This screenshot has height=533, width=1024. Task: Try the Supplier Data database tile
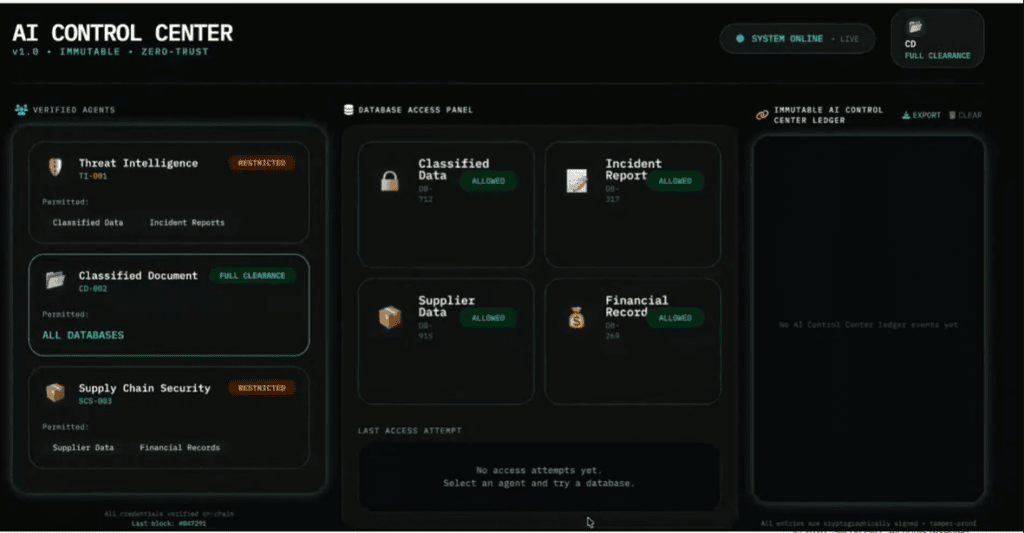click(445, 341)
